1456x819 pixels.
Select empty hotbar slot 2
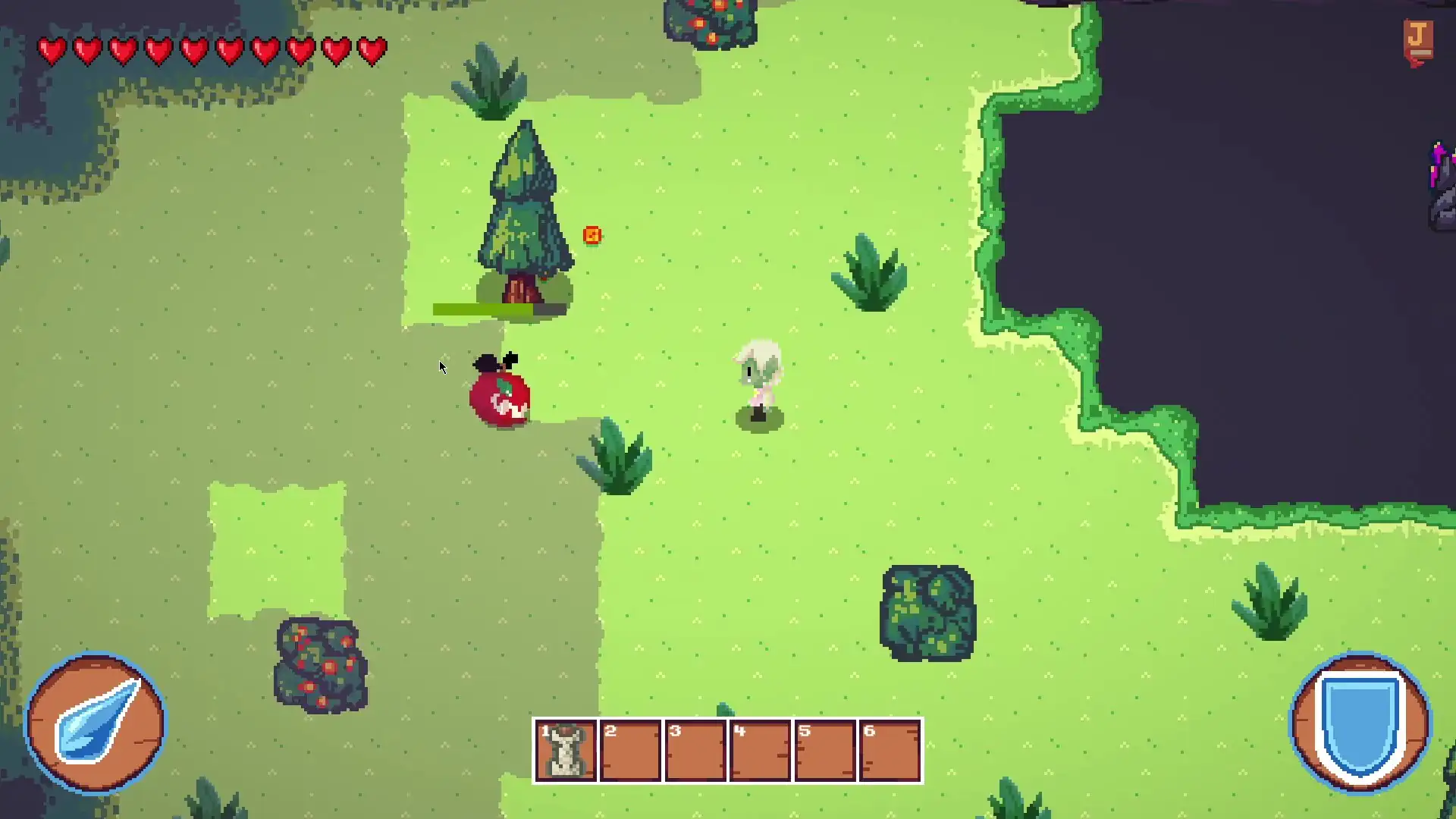[630, 751]
